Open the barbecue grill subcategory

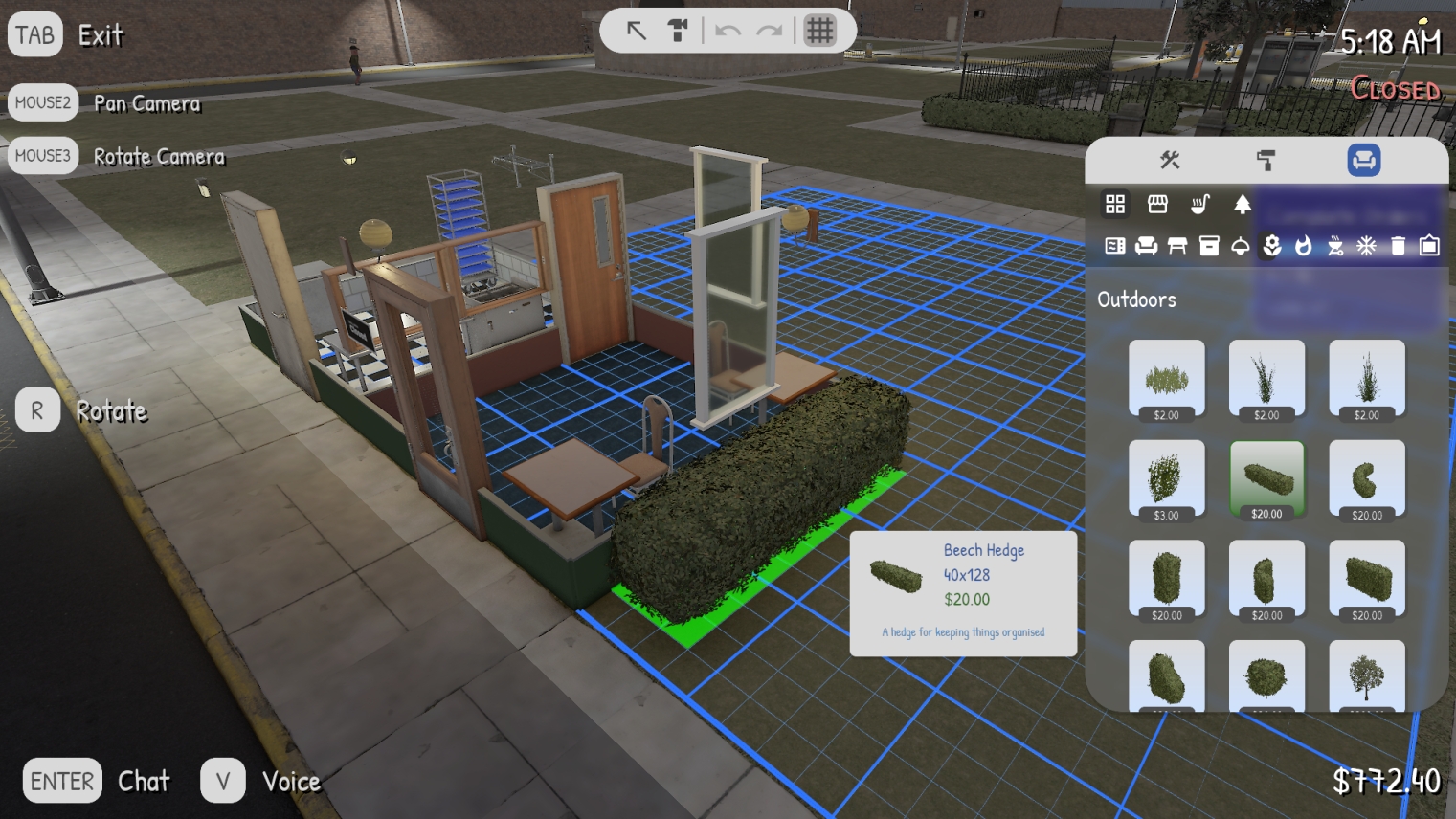(1335, 246)
